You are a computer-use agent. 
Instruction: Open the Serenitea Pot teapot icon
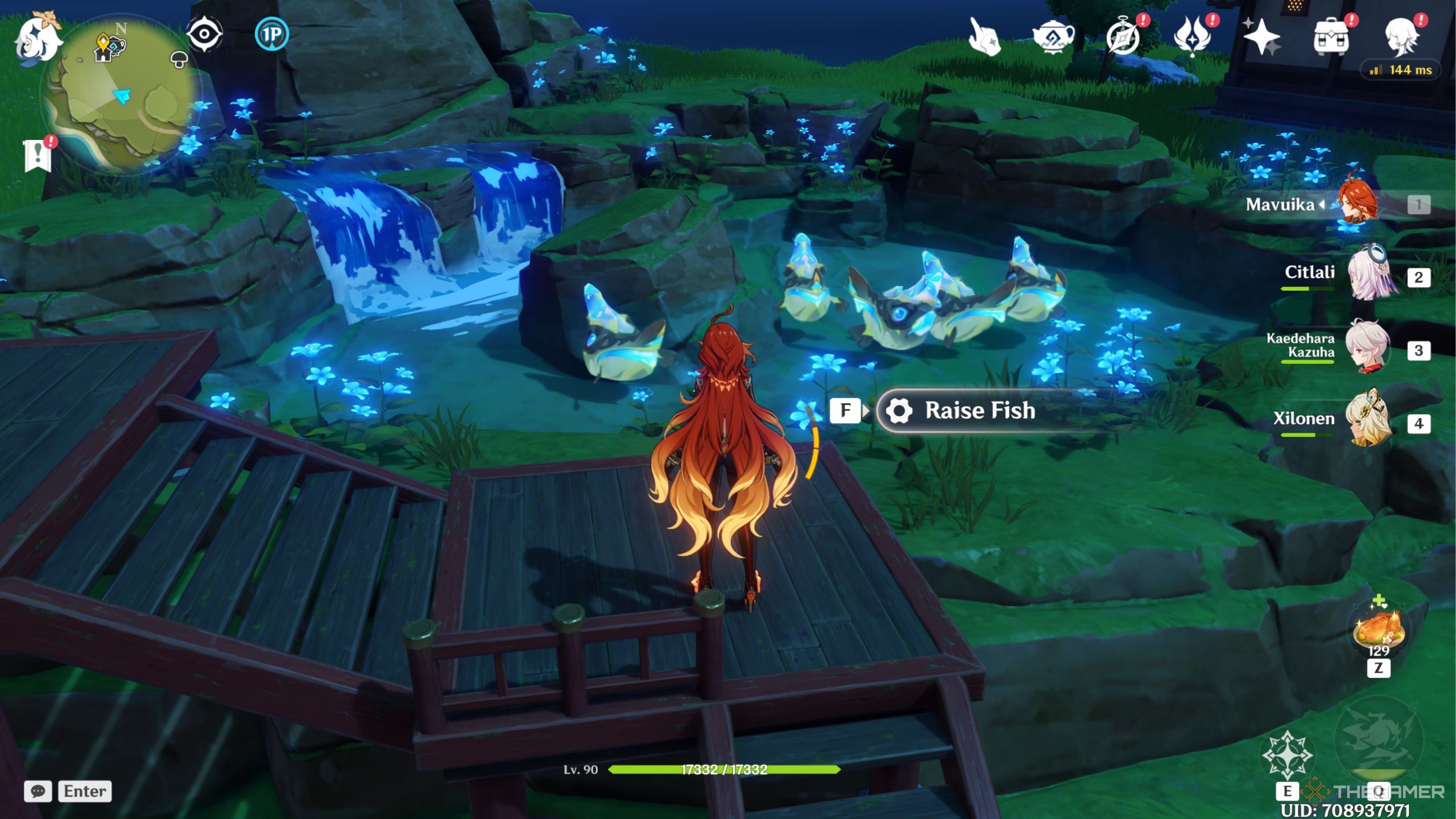(x=1053, y=36)
